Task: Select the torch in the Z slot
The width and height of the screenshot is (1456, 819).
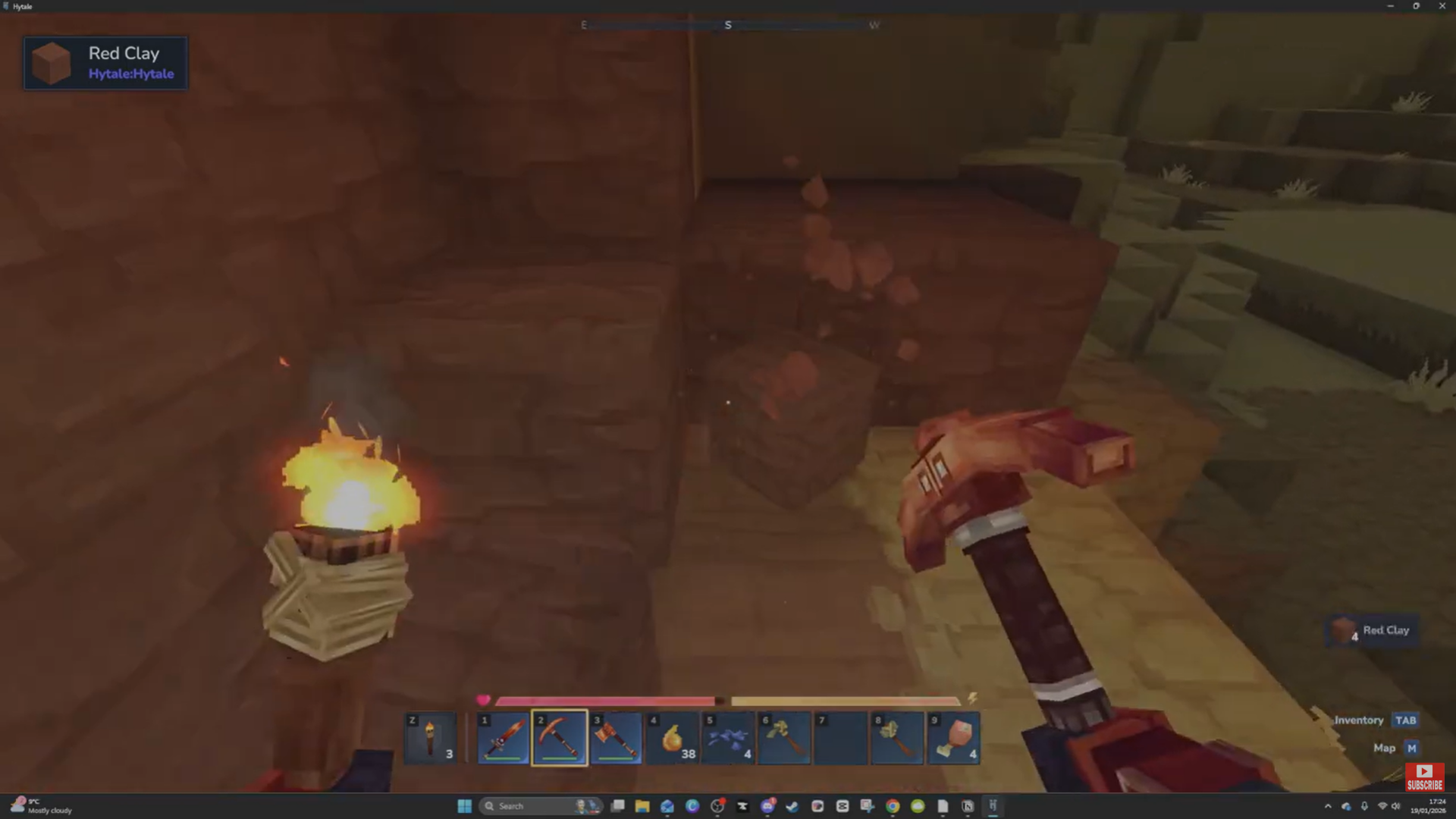Action: [430, 737]
